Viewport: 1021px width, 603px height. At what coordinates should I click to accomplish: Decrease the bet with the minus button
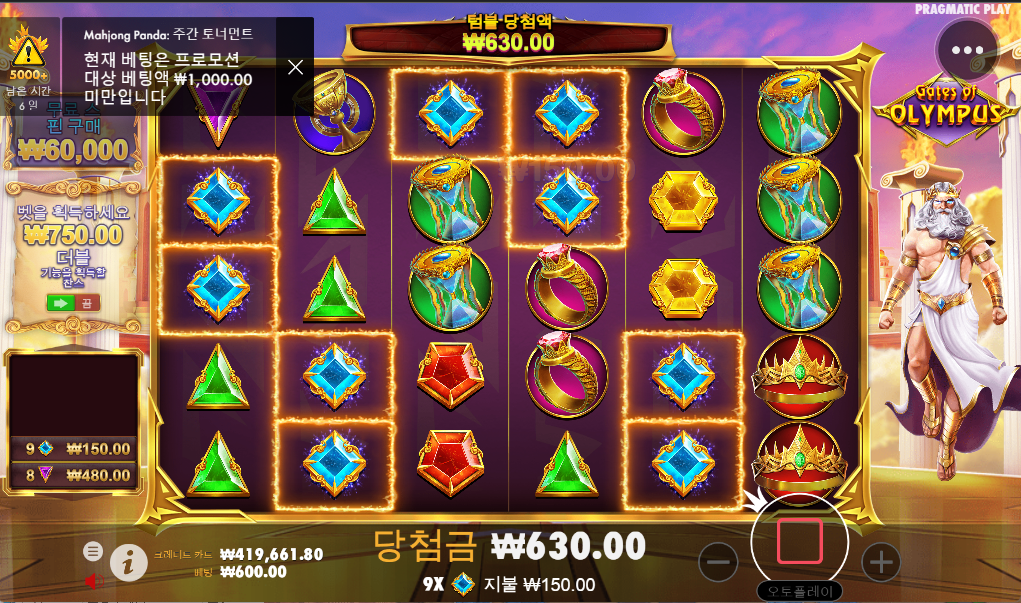[x=719, y=562]
